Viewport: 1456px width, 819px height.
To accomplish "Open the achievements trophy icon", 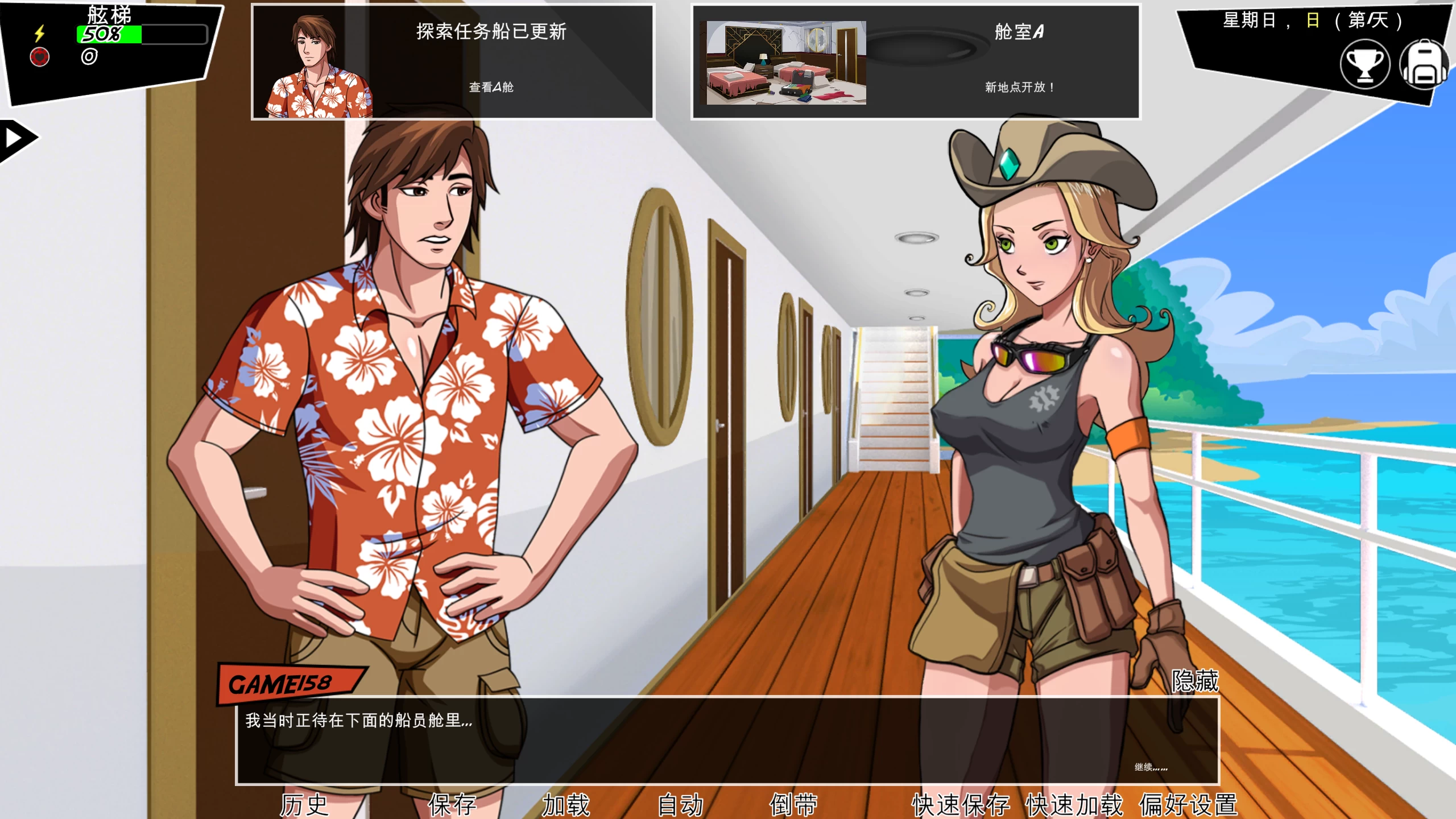I will [1366, 64].
